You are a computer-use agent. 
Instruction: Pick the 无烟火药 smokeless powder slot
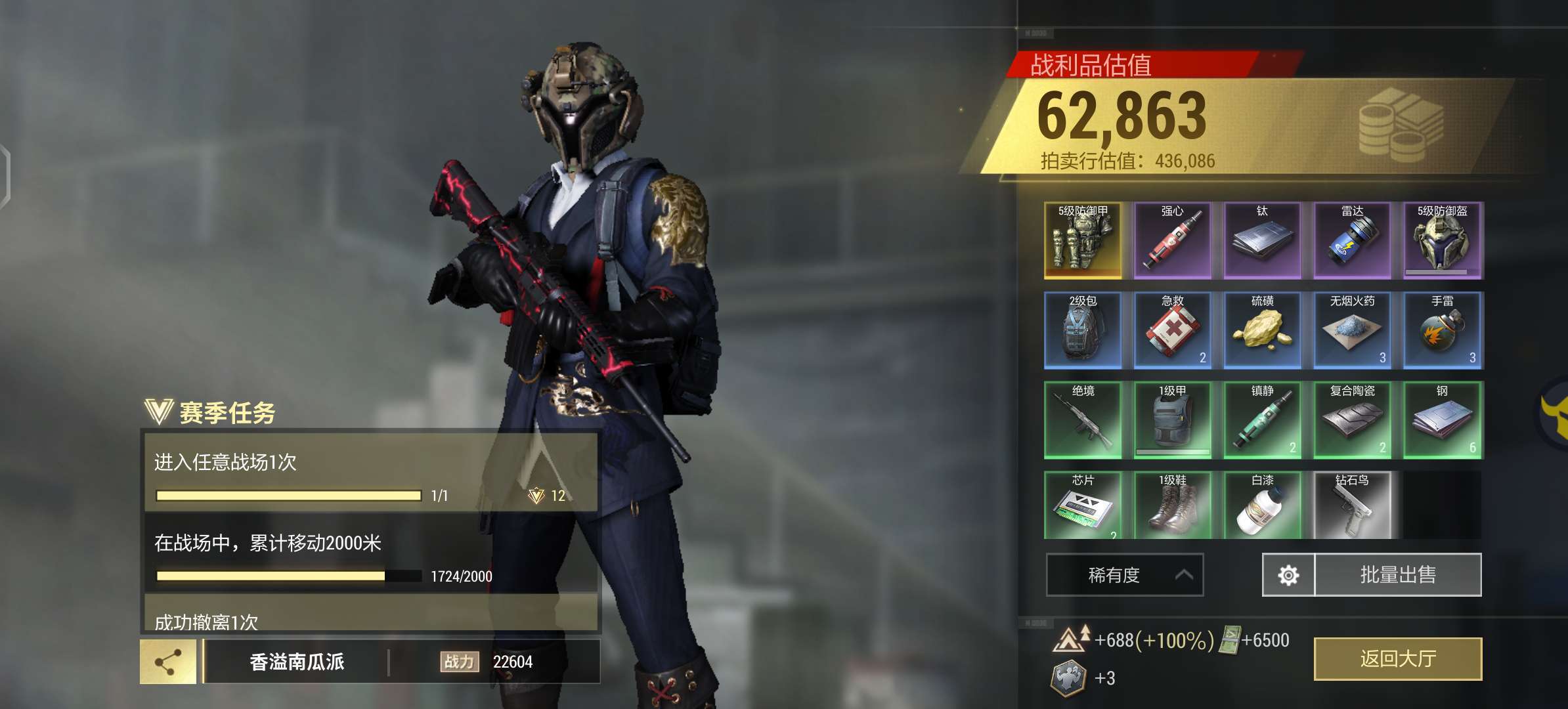(1353, 330)
